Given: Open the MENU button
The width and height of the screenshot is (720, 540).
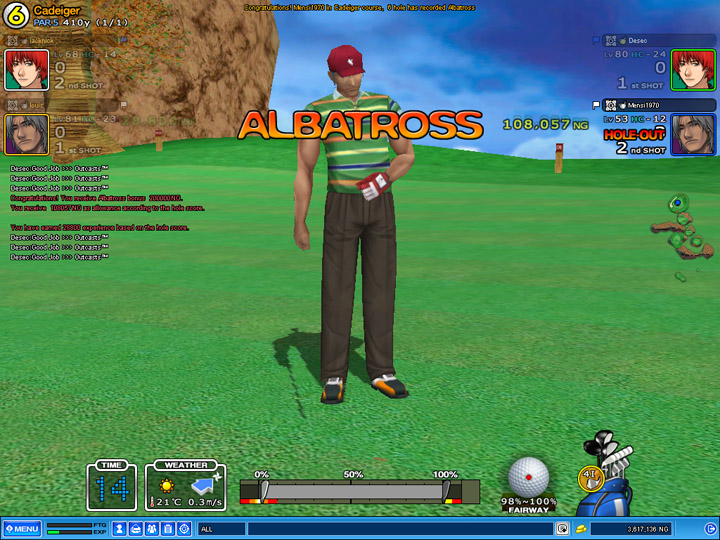Looking at the screenshot, I should pos(22,528).
